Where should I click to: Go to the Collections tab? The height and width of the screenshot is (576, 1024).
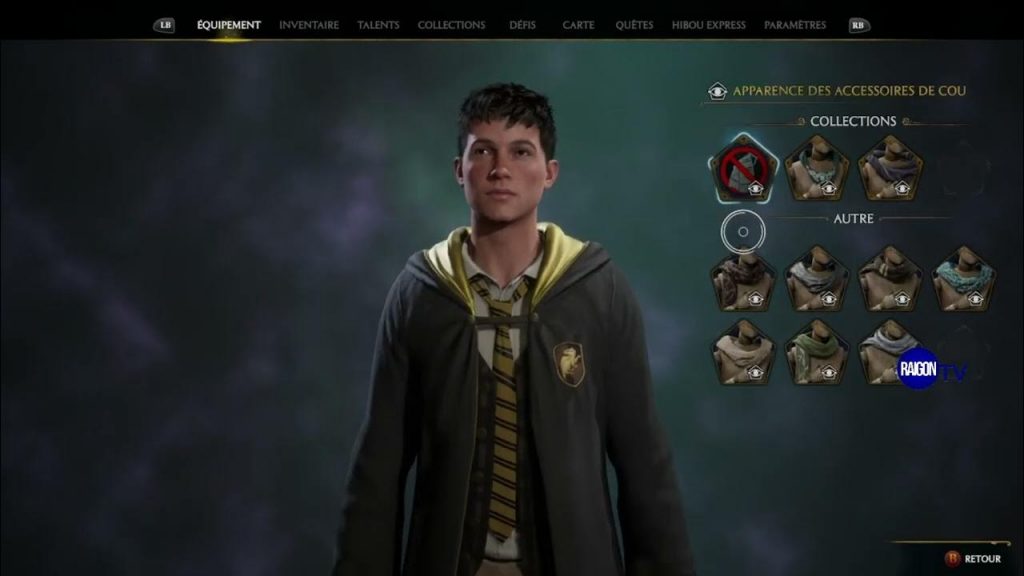coord(451,25)
